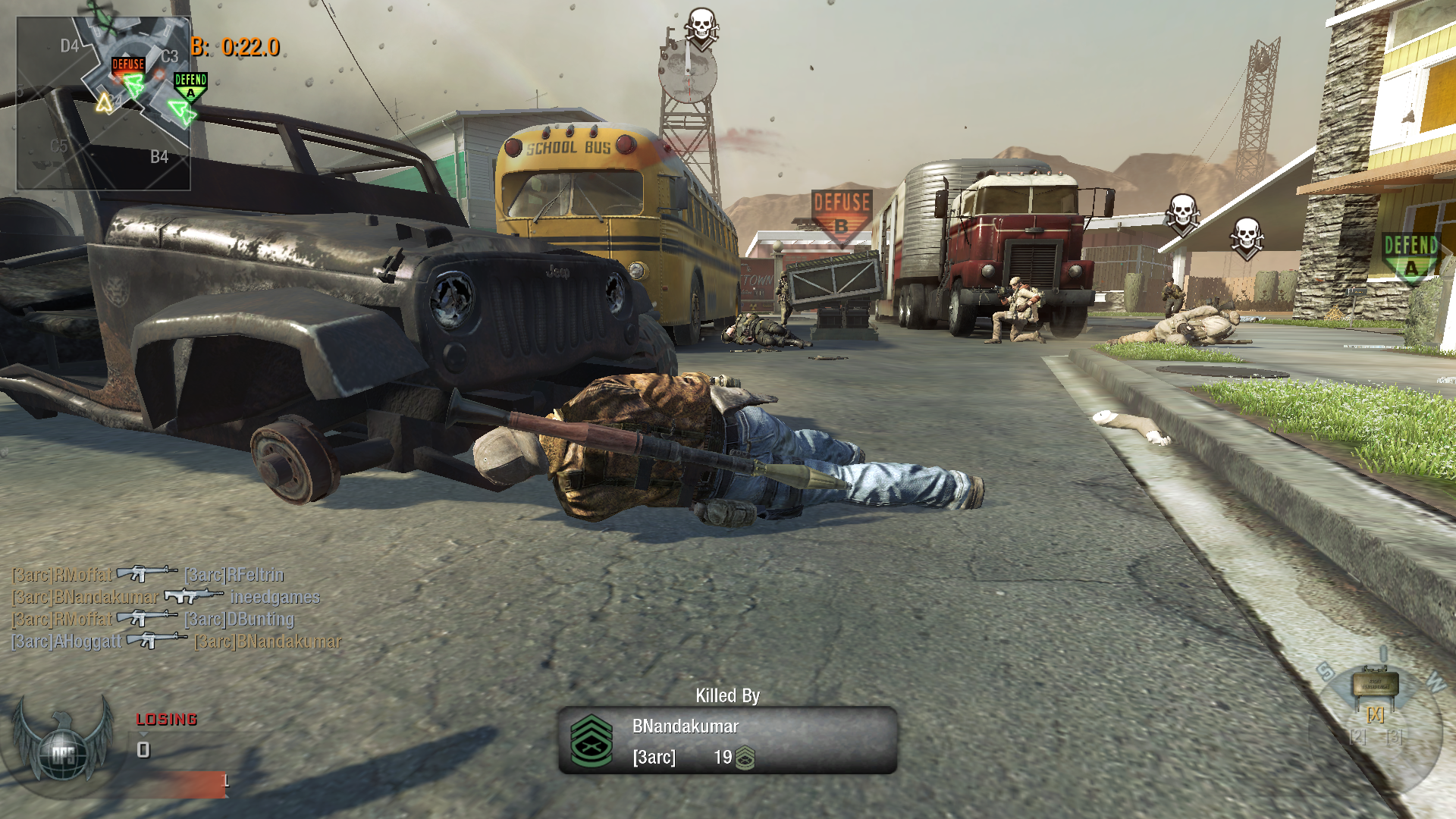Select the DEFEND A marker on the minimap

coord(190,85)
